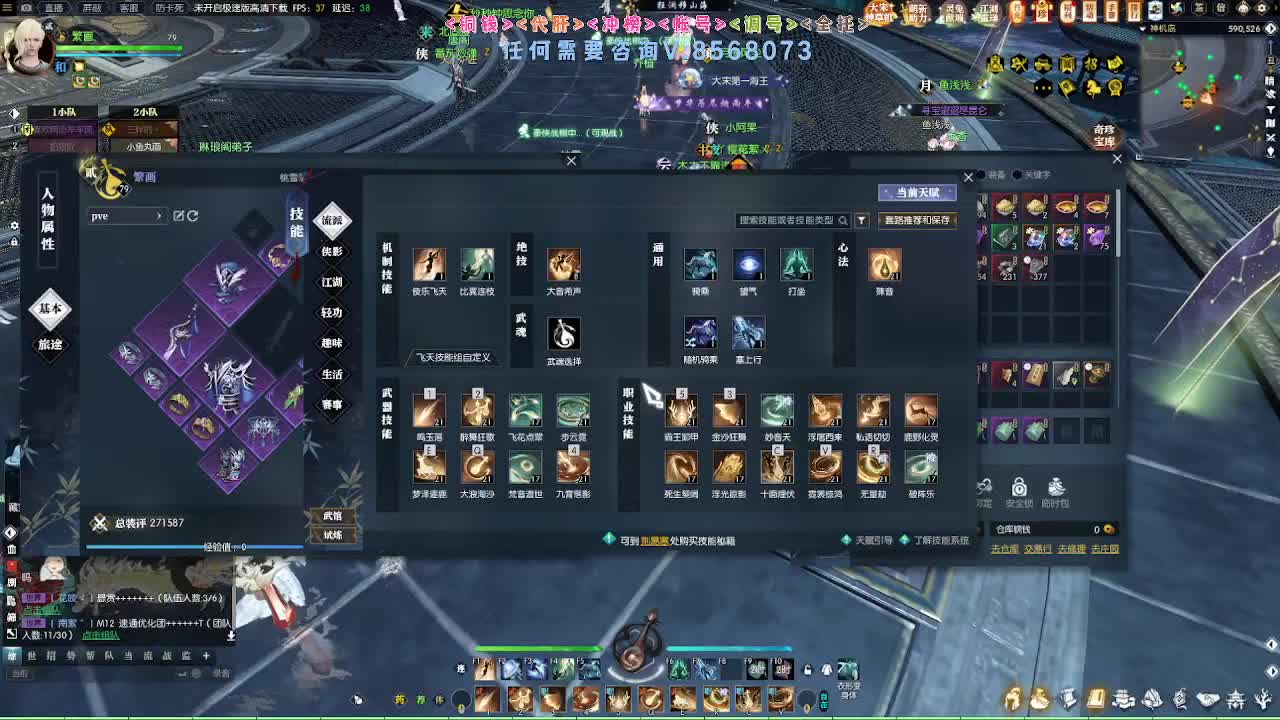Viewport: 1280px width, 720px height.
Task: Select the 大音希声 ultimate skill icon
Action: point(564,266)
